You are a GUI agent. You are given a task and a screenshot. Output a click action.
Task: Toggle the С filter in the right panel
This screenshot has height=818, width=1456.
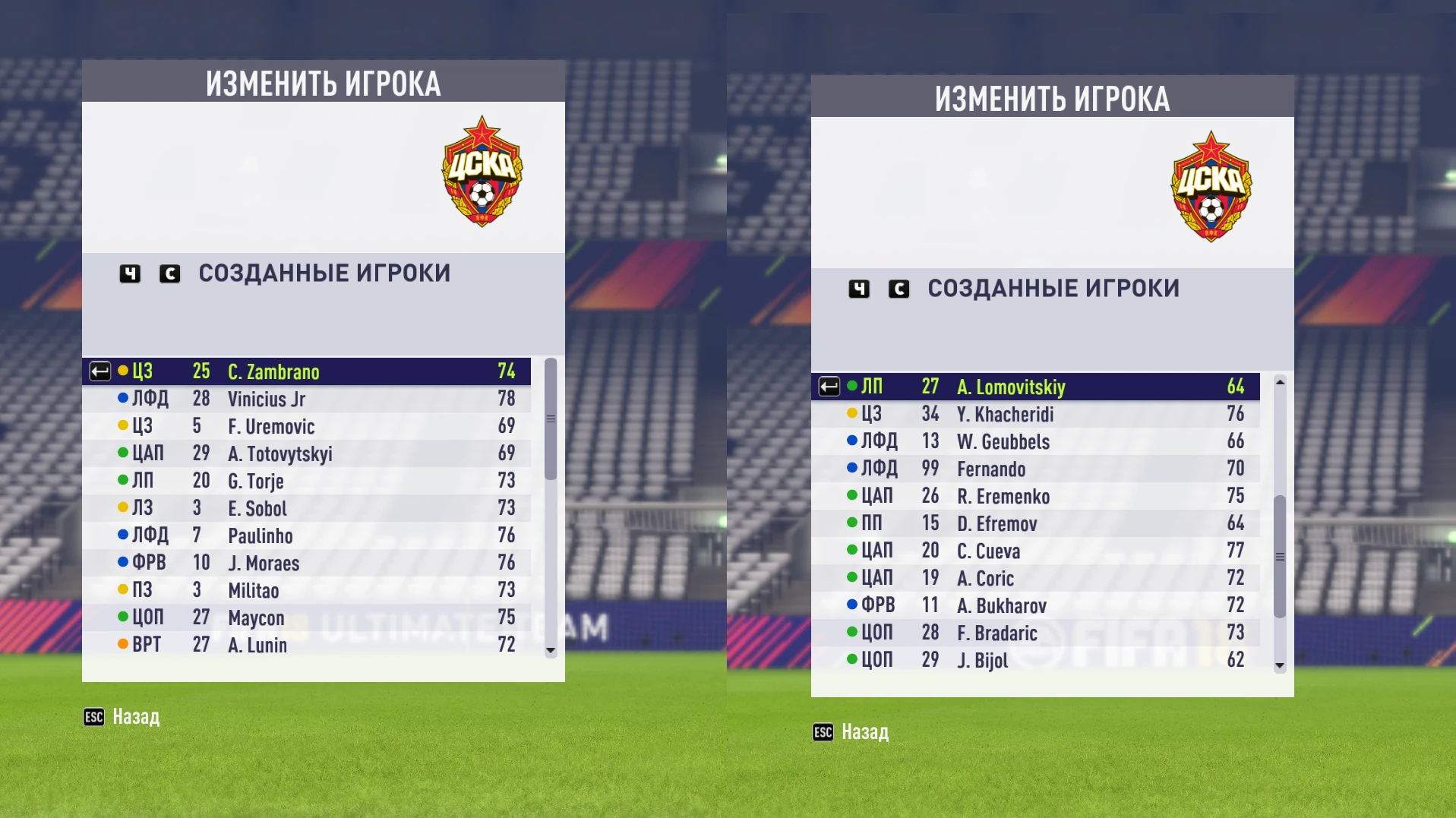pos(899,289)
